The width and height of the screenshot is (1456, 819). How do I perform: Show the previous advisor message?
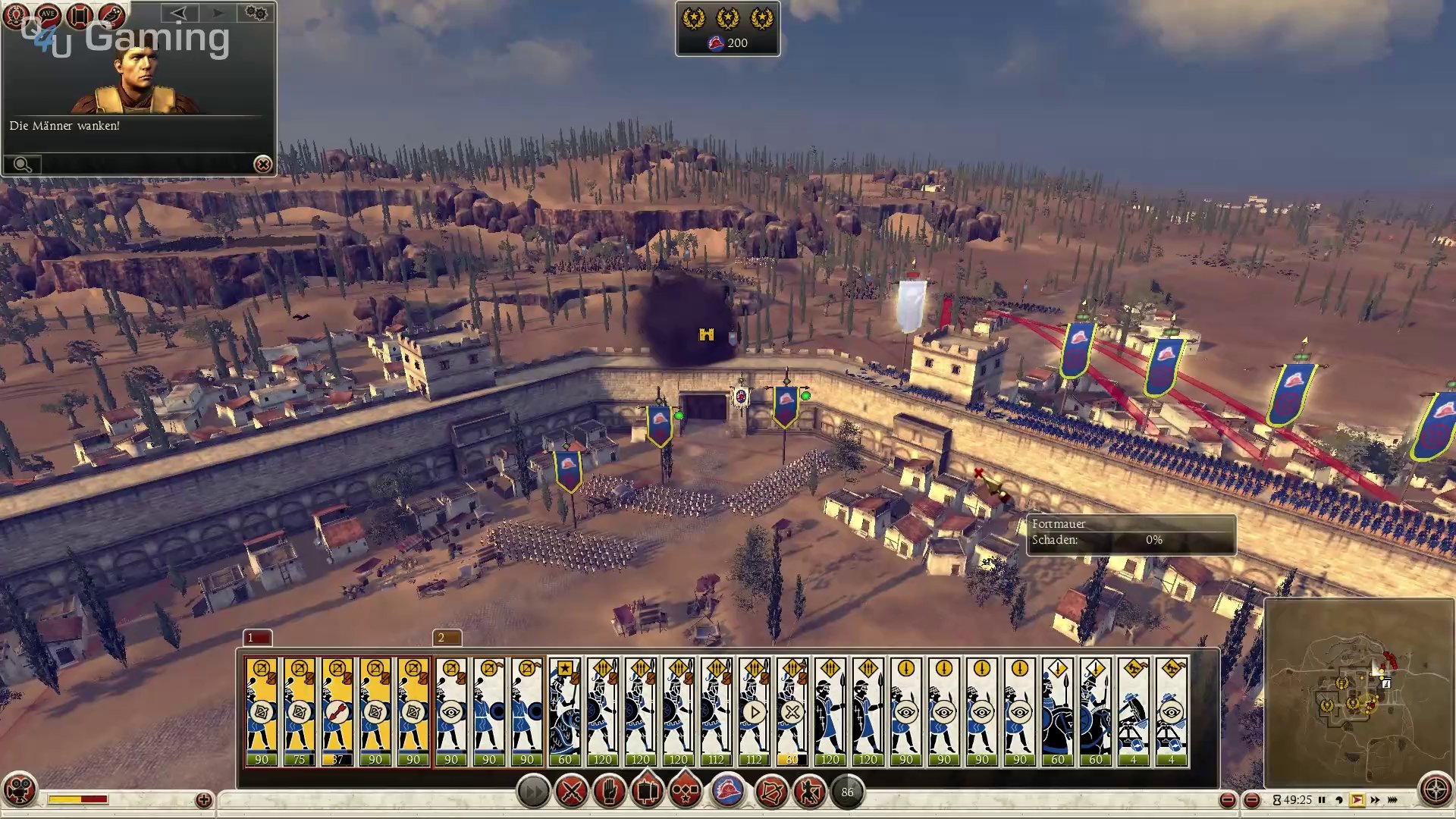coord(179,13)
